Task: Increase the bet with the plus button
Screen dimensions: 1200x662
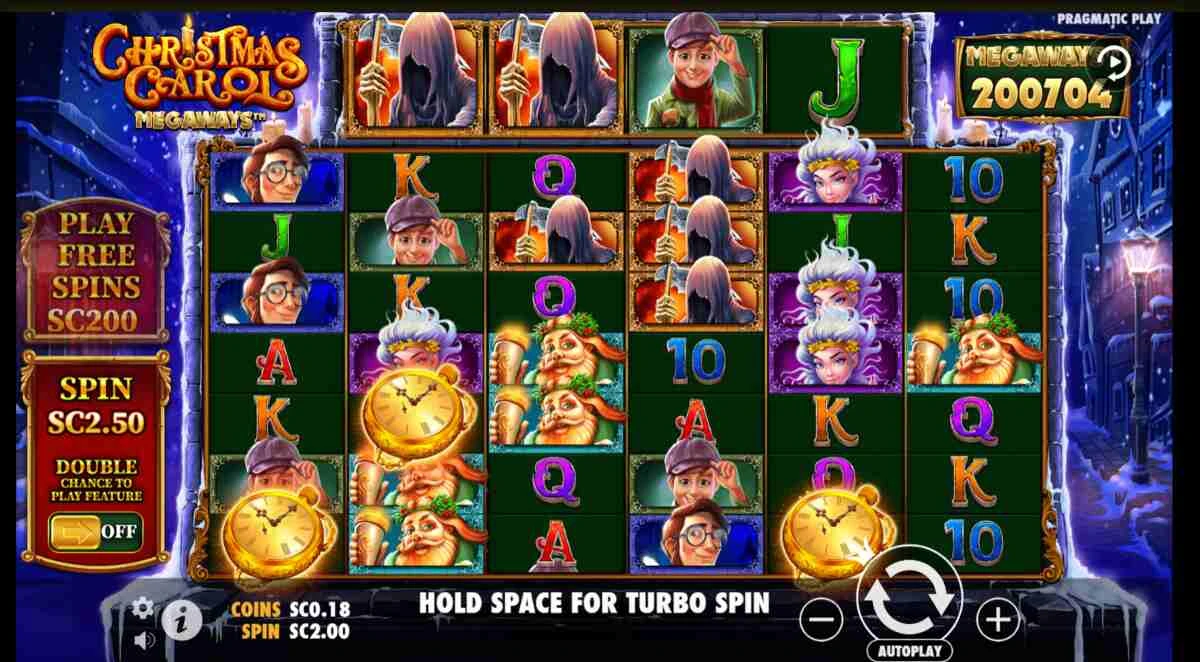Action: pyautogui.click(x=997, y=621)
